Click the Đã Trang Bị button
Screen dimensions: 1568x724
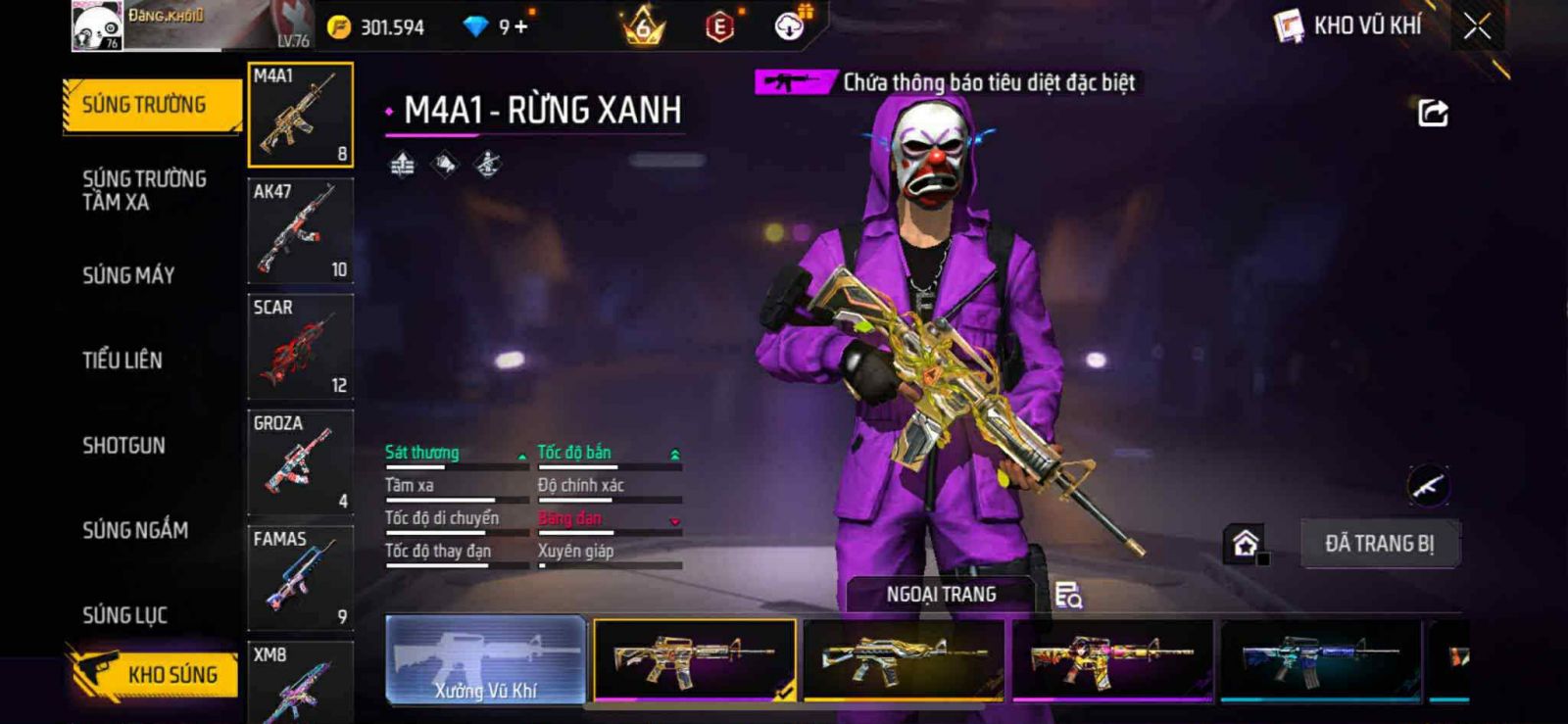click(1379, 544)
